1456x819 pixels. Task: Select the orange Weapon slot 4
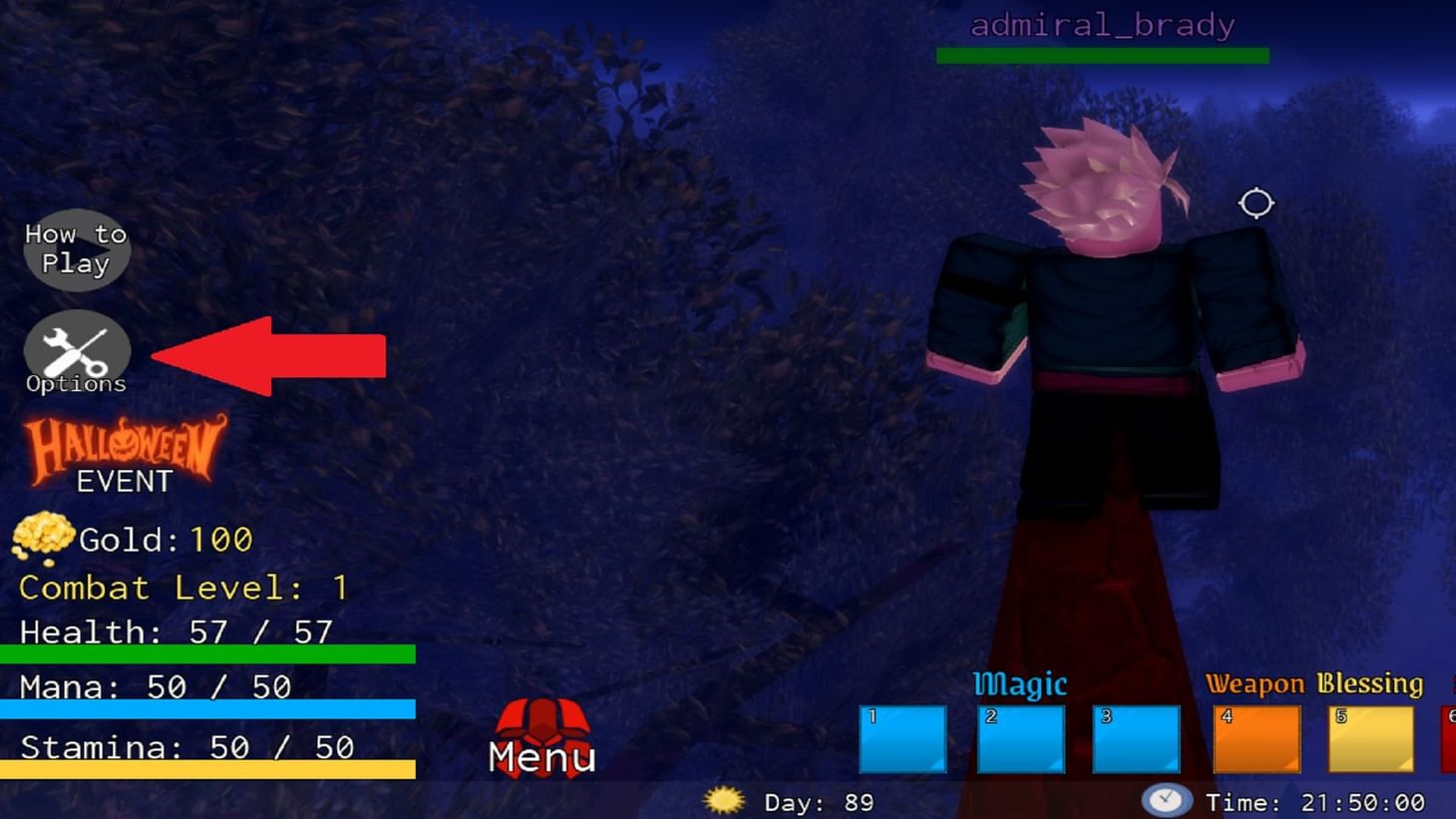tap(1256, 738)
